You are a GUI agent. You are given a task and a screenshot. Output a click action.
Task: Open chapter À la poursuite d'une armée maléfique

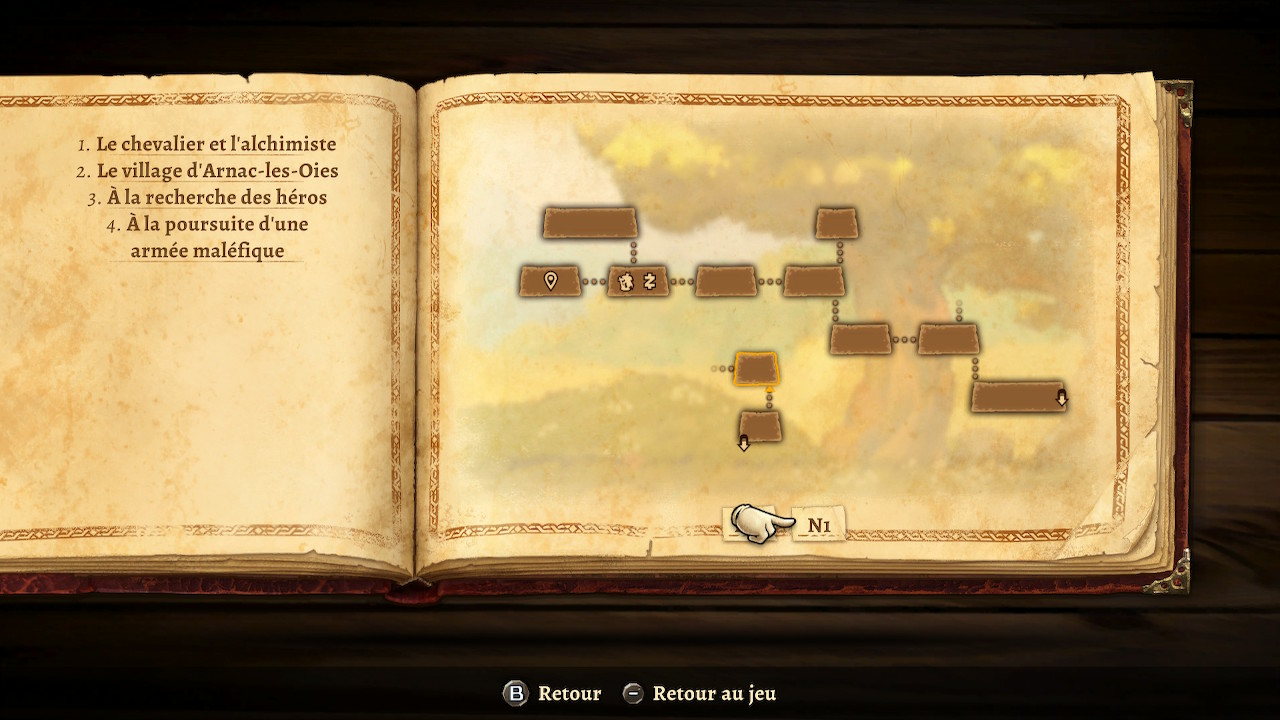pyautogui.click(x=216, y=237)
